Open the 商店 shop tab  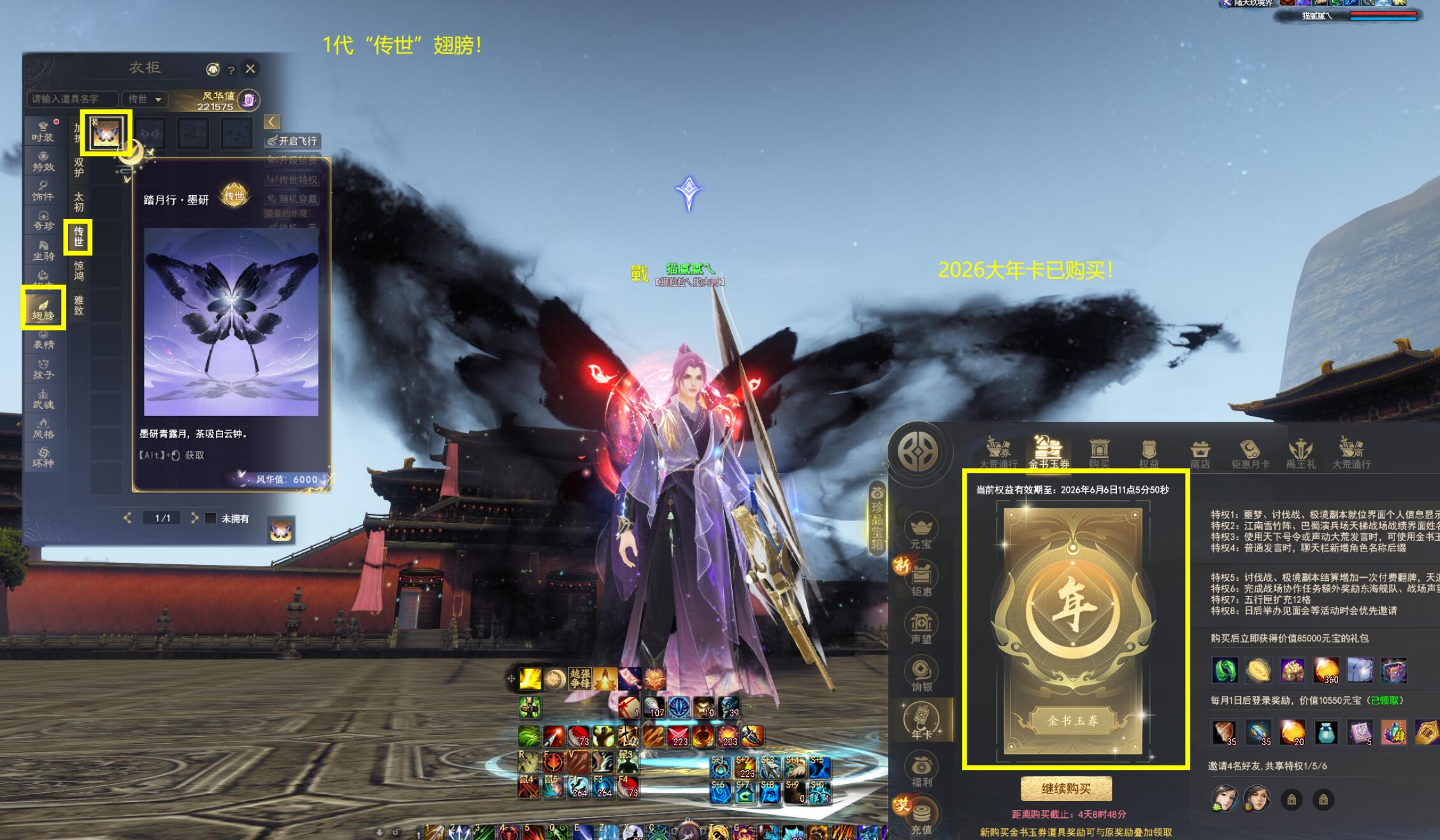click(1200, 454)
